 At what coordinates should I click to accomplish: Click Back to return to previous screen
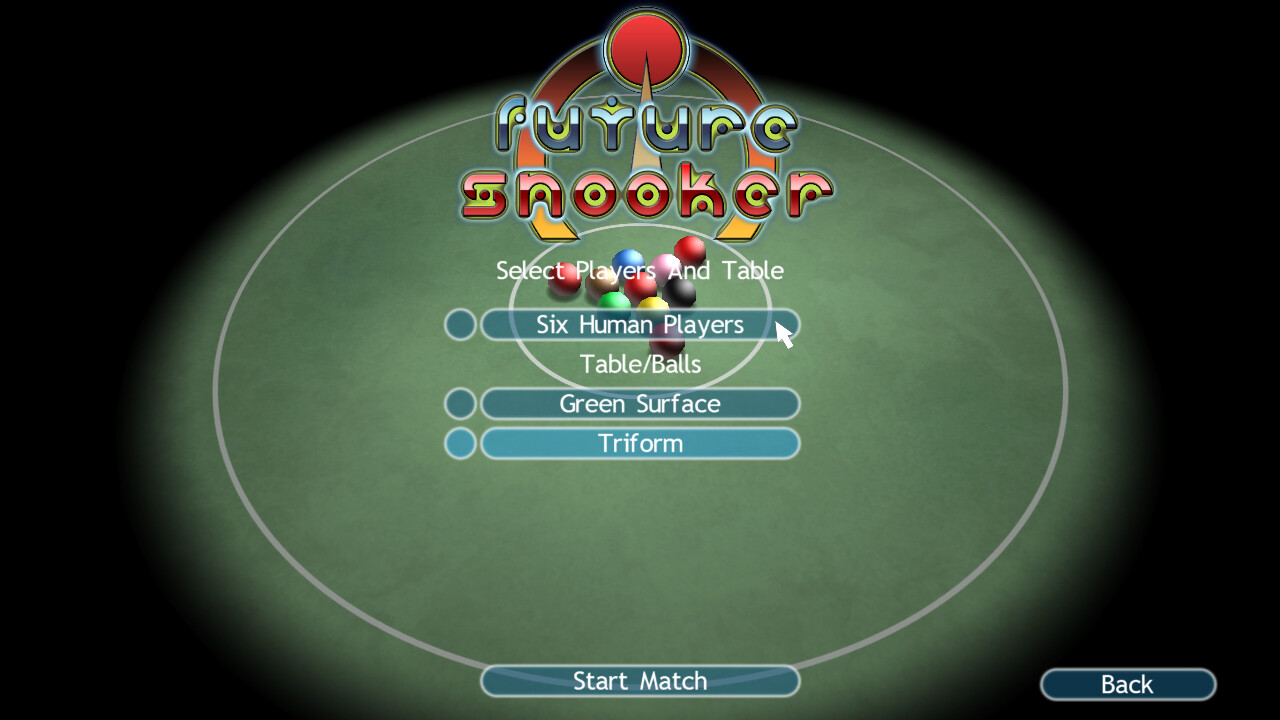pyautogui.click(x=1127, y=684)
